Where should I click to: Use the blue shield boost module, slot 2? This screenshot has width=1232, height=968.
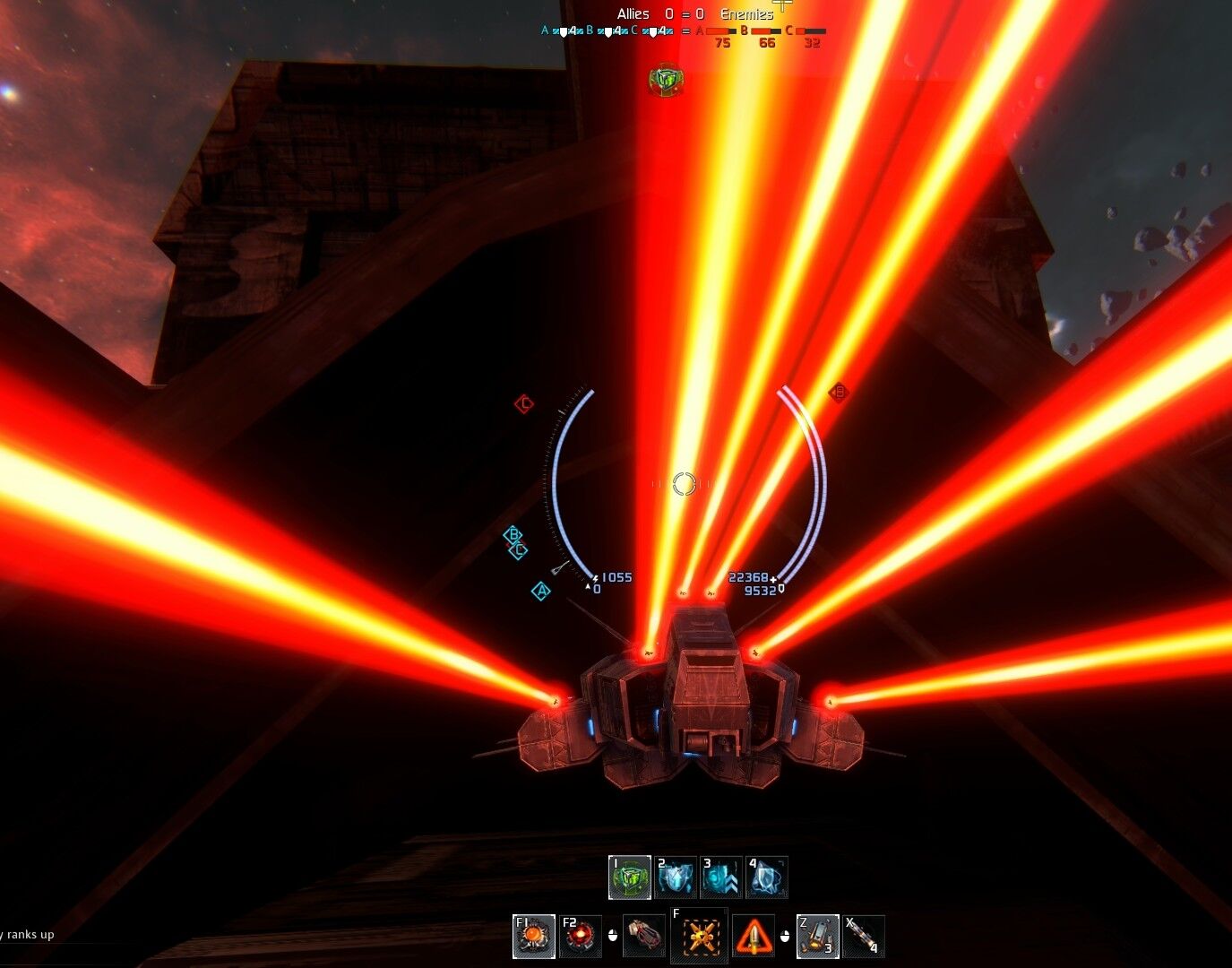click(x=676, y=877)
